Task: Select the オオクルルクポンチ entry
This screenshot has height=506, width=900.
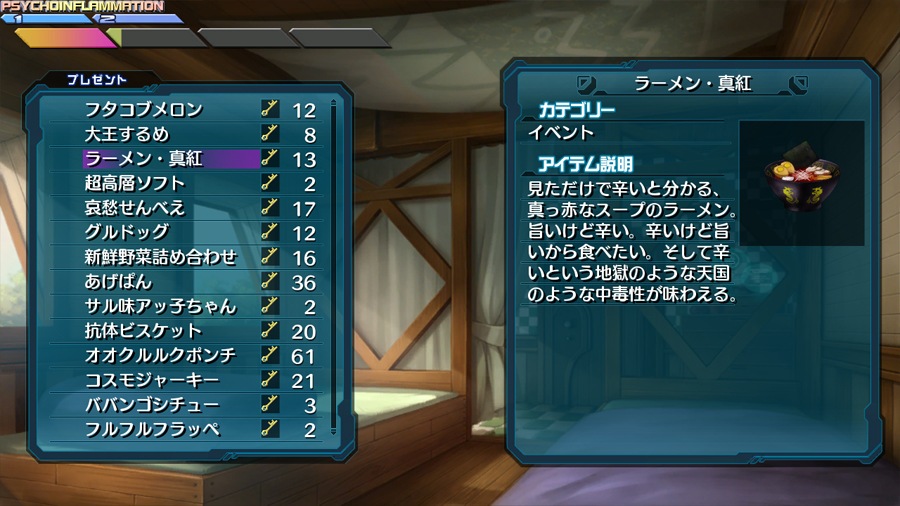Action: 160,355
